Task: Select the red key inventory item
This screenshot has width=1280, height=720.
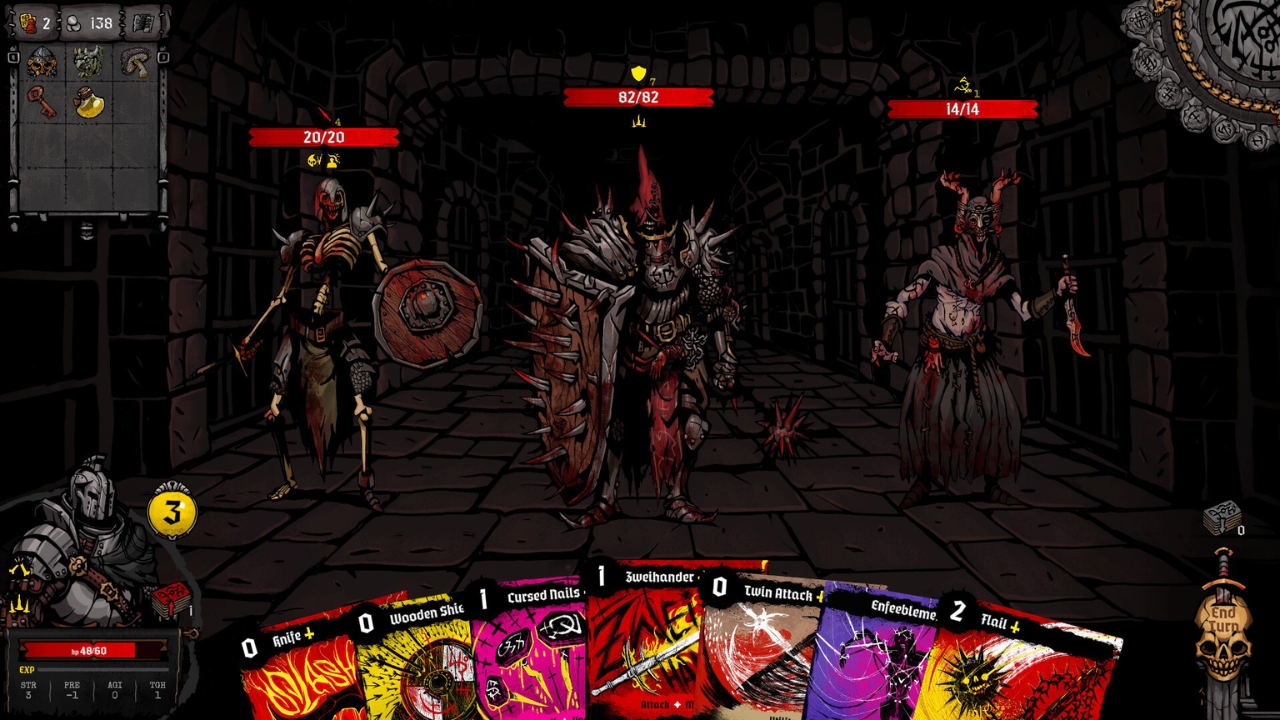Action: (x=42, y=104)
